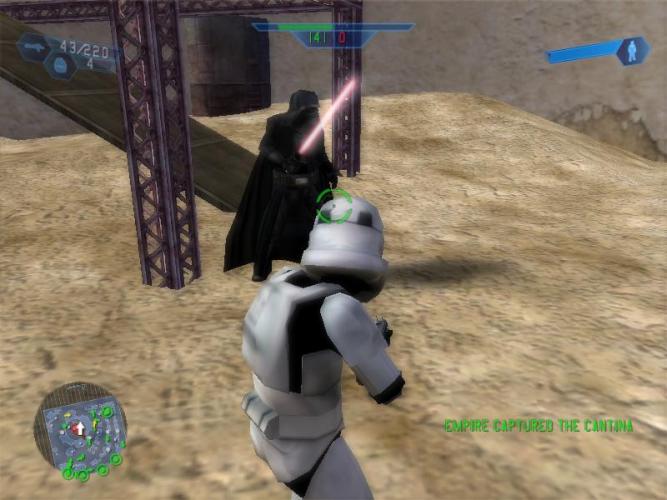
Task: Open the circular minimap
Action: pos(81,428)
